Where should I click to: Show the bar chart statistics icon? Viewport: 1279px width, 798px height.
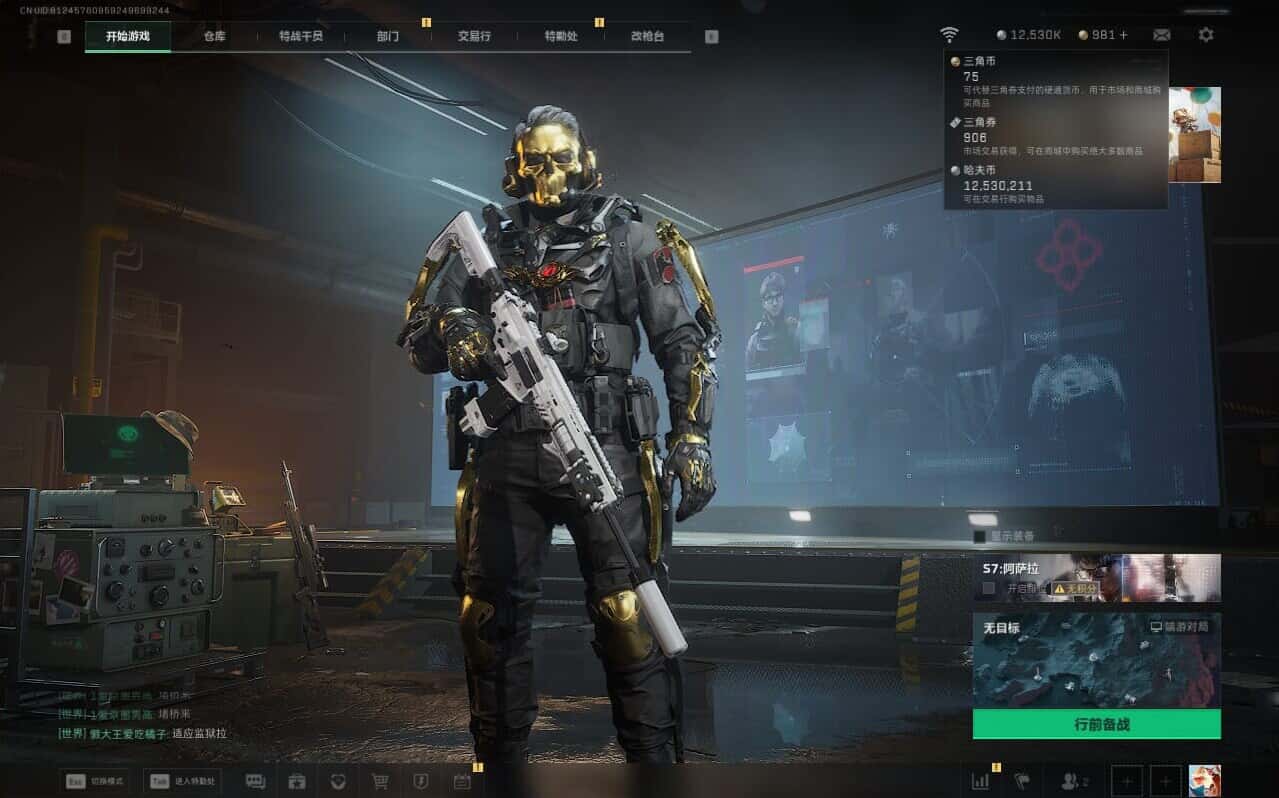[980, 781]
